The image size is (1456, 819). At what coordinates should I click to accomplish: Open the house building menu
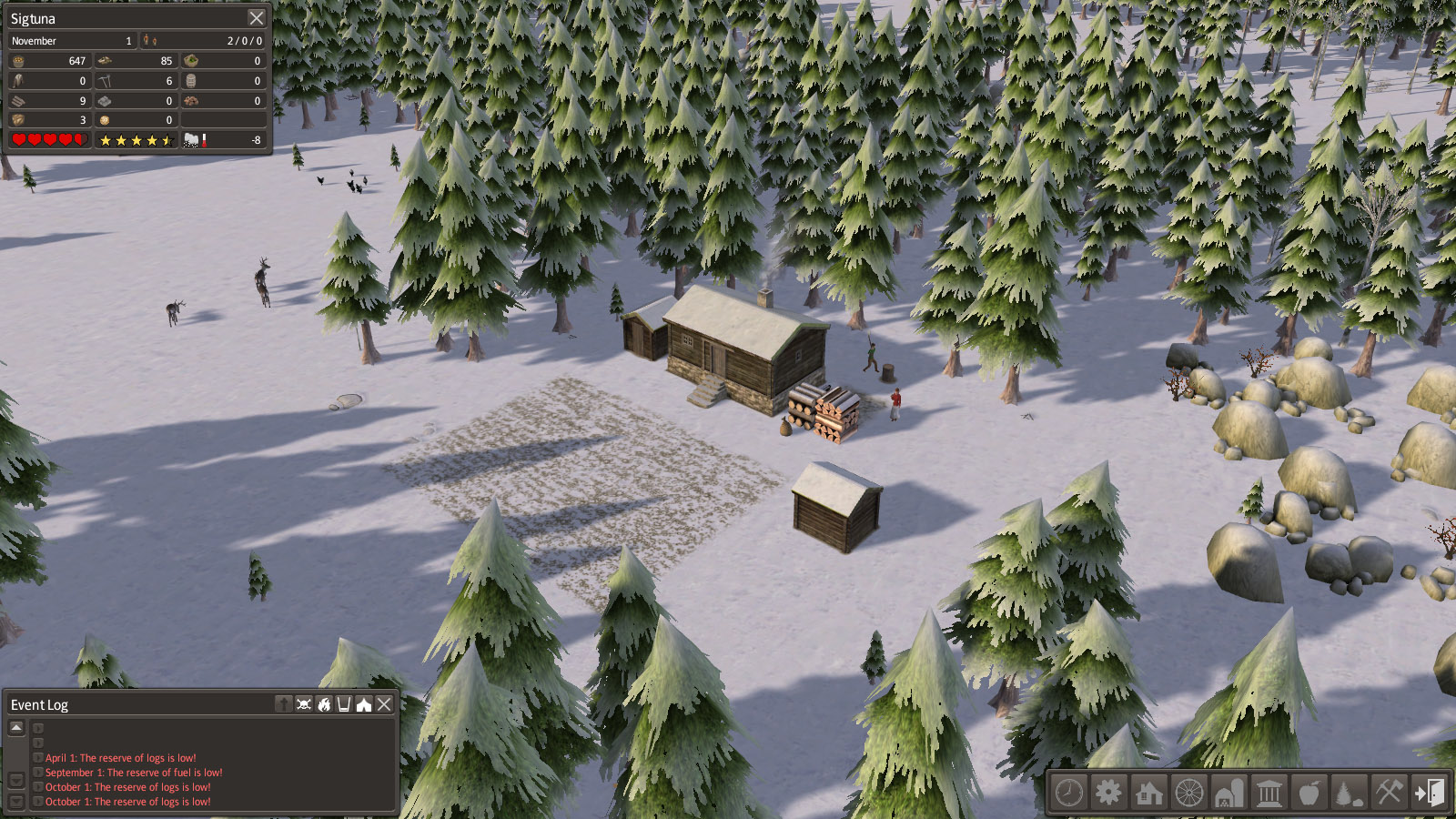pyautogui.click(x=1148, y=793)
